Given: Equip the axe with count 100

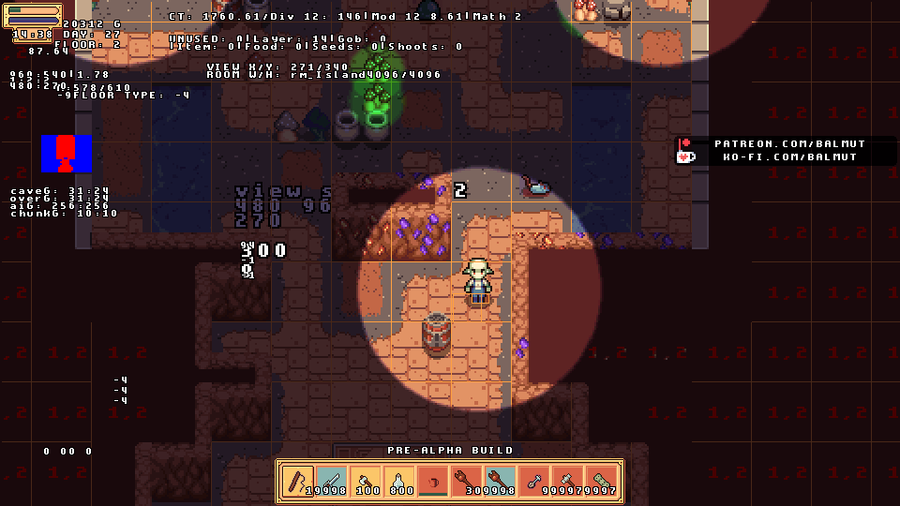Looking at the screenshot, I should coord(365,481).
